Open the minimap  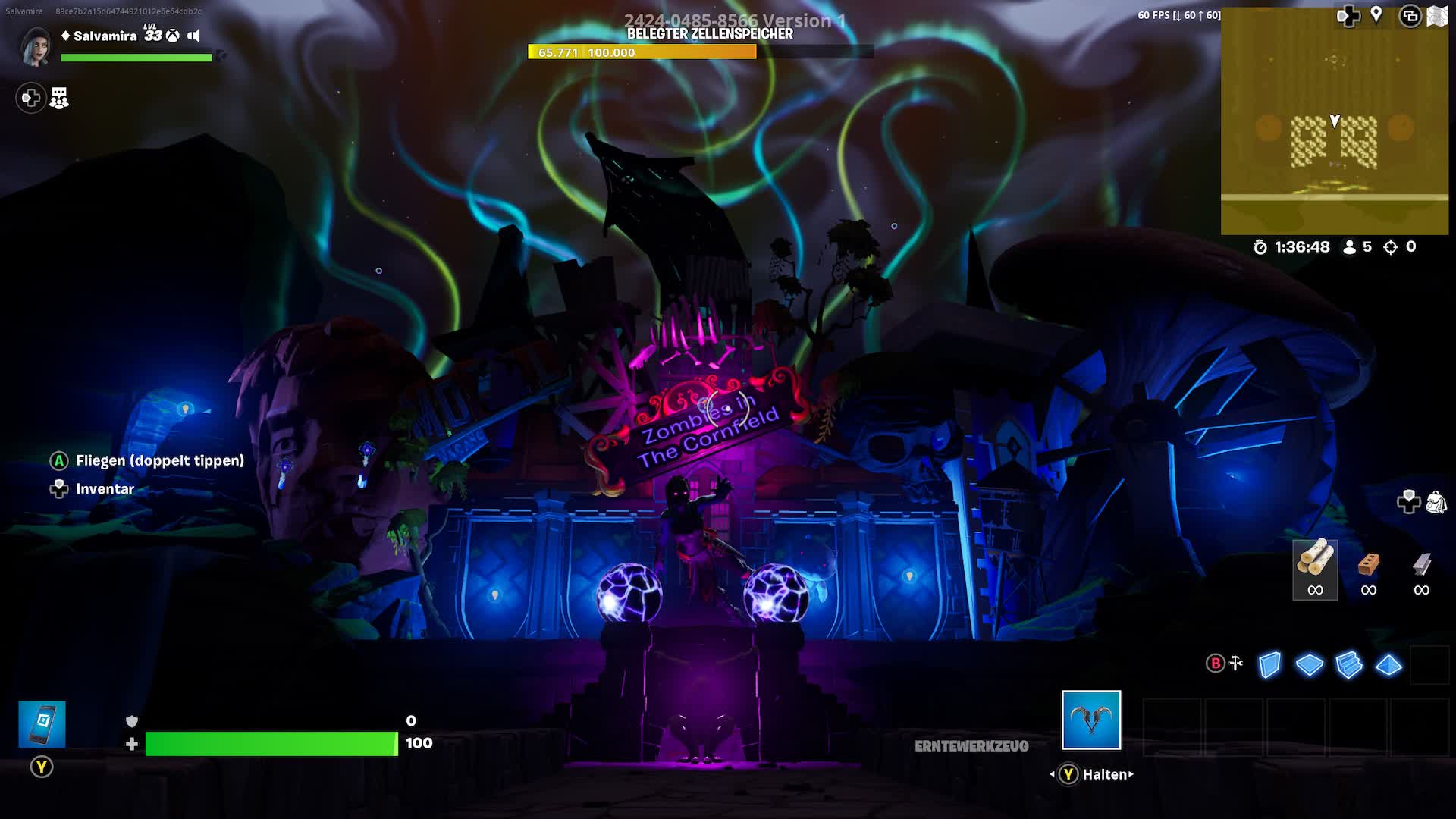coord(1334,121)
